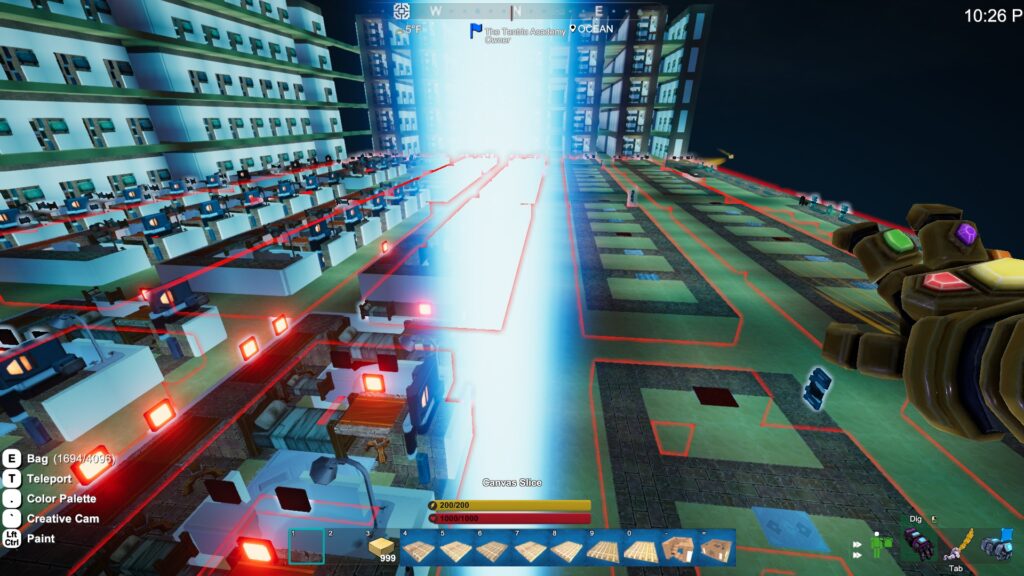Choose the blue block-placing gauntlet tool

pyautogui.click(x=997, y=545)
